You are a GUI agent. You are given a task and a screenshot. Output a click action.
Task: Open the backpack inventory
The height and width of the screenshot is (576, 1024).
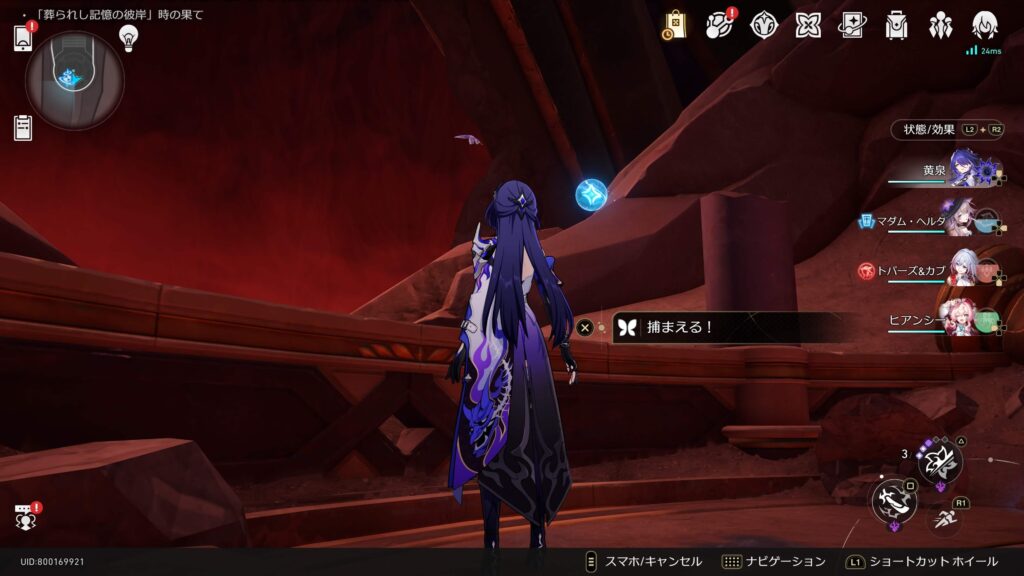point(896,25)
